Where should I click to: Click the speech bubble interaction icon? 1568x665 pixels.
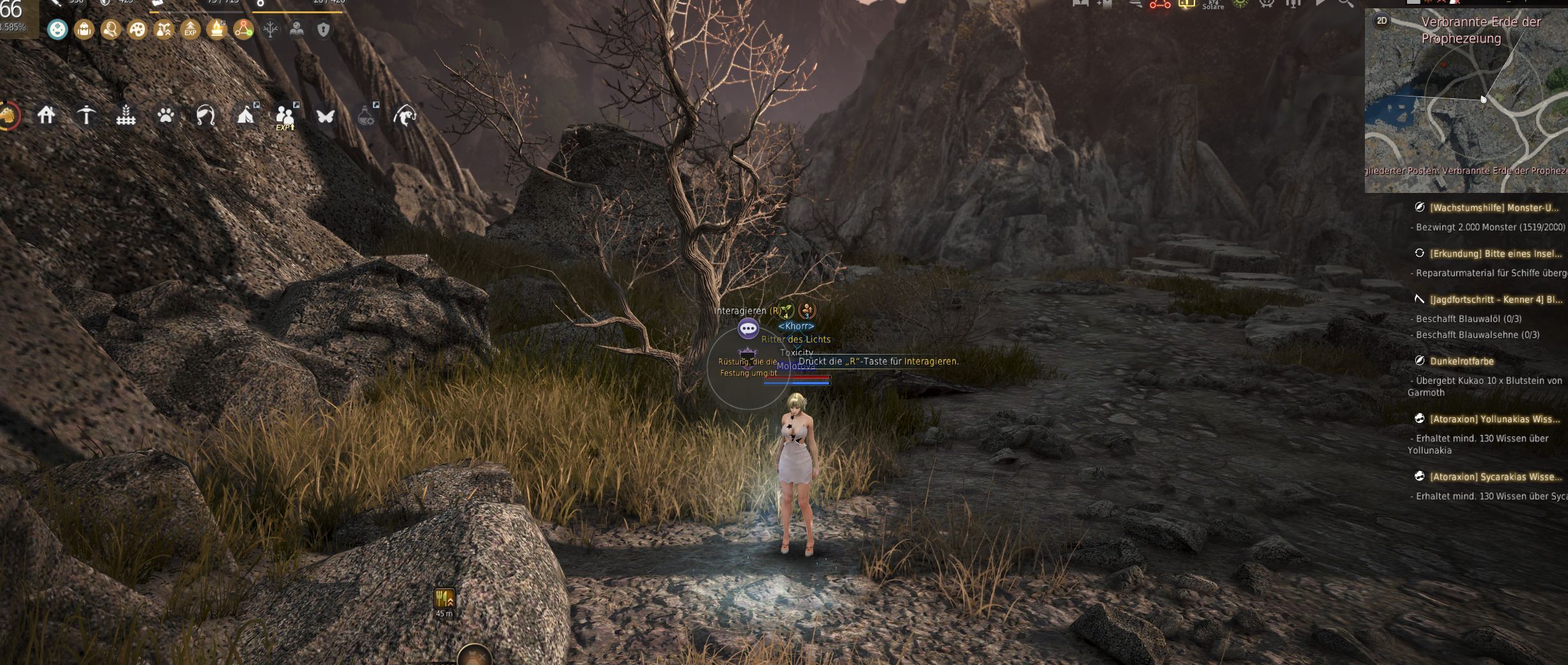coord(748,329)
